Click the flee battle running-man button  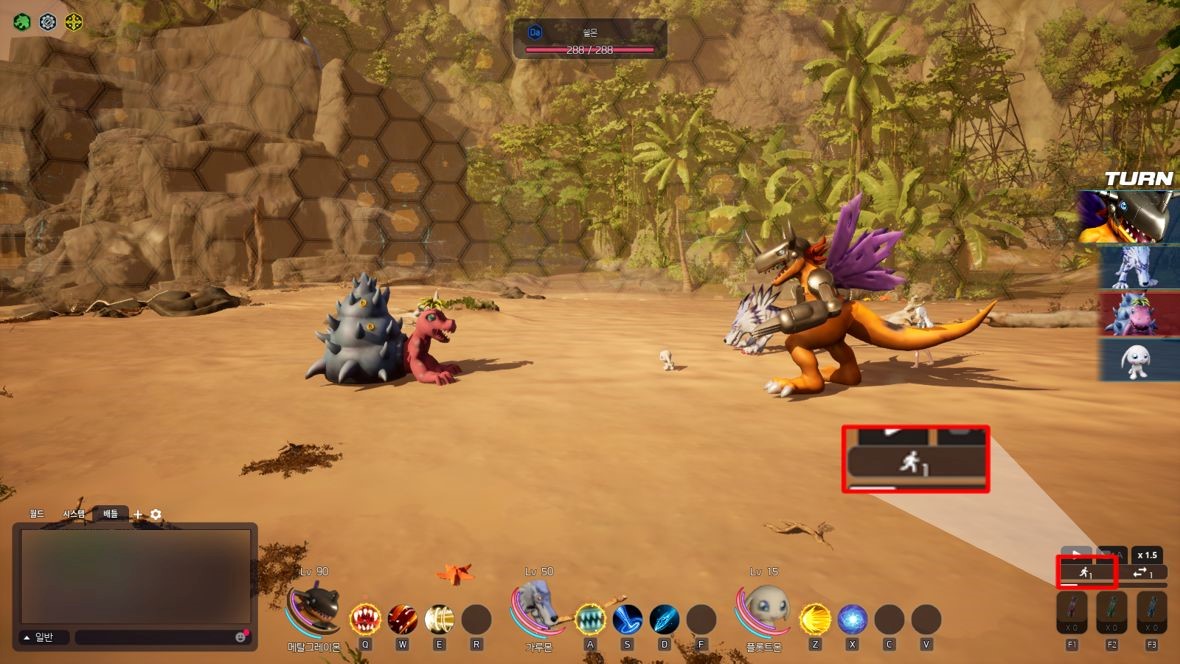(1086, 573)
